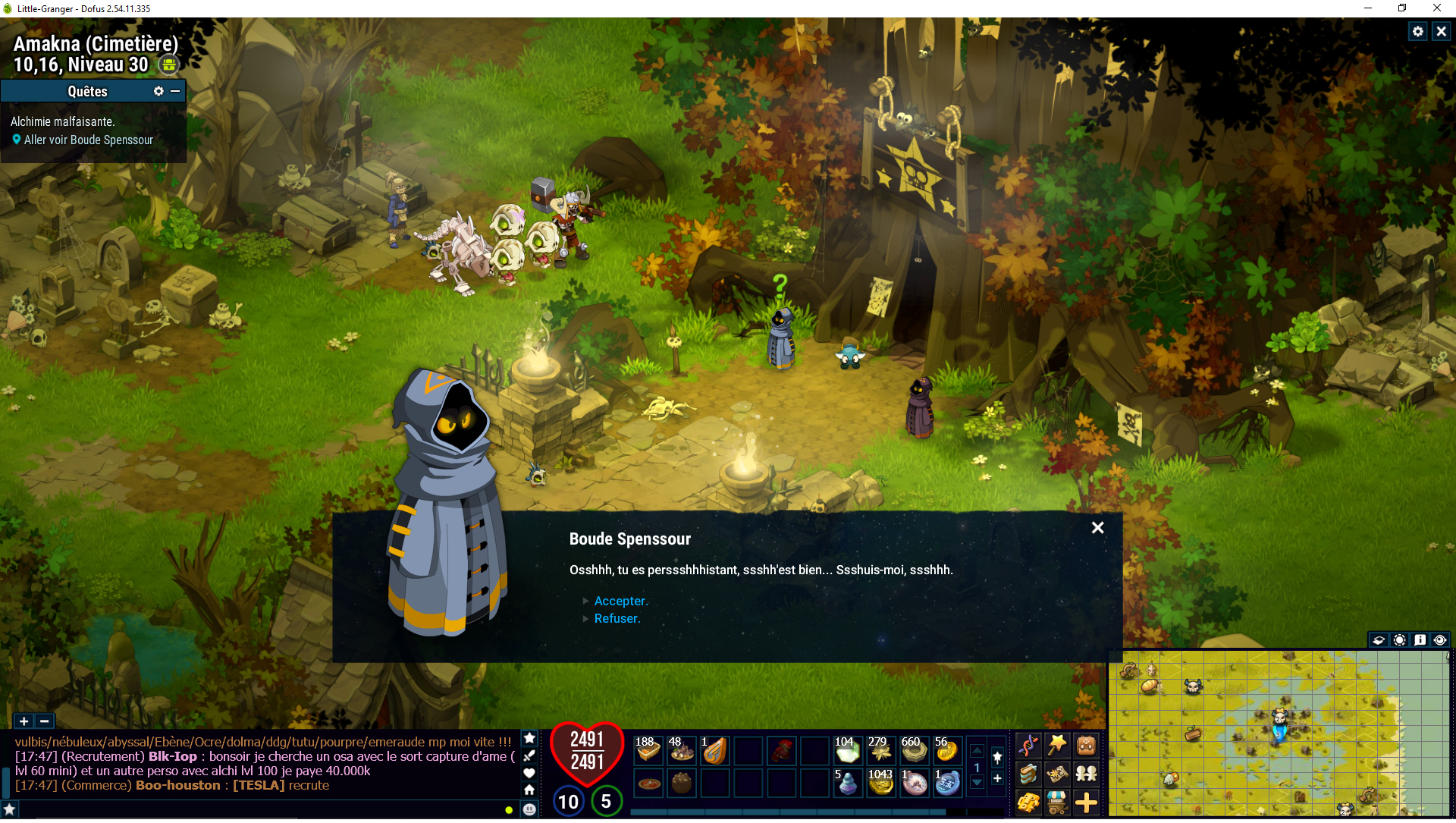1456x823 pixels.
Task: Open the Quêtes panel gear settings
Action: pyautogui.click(x=158, y=91)
